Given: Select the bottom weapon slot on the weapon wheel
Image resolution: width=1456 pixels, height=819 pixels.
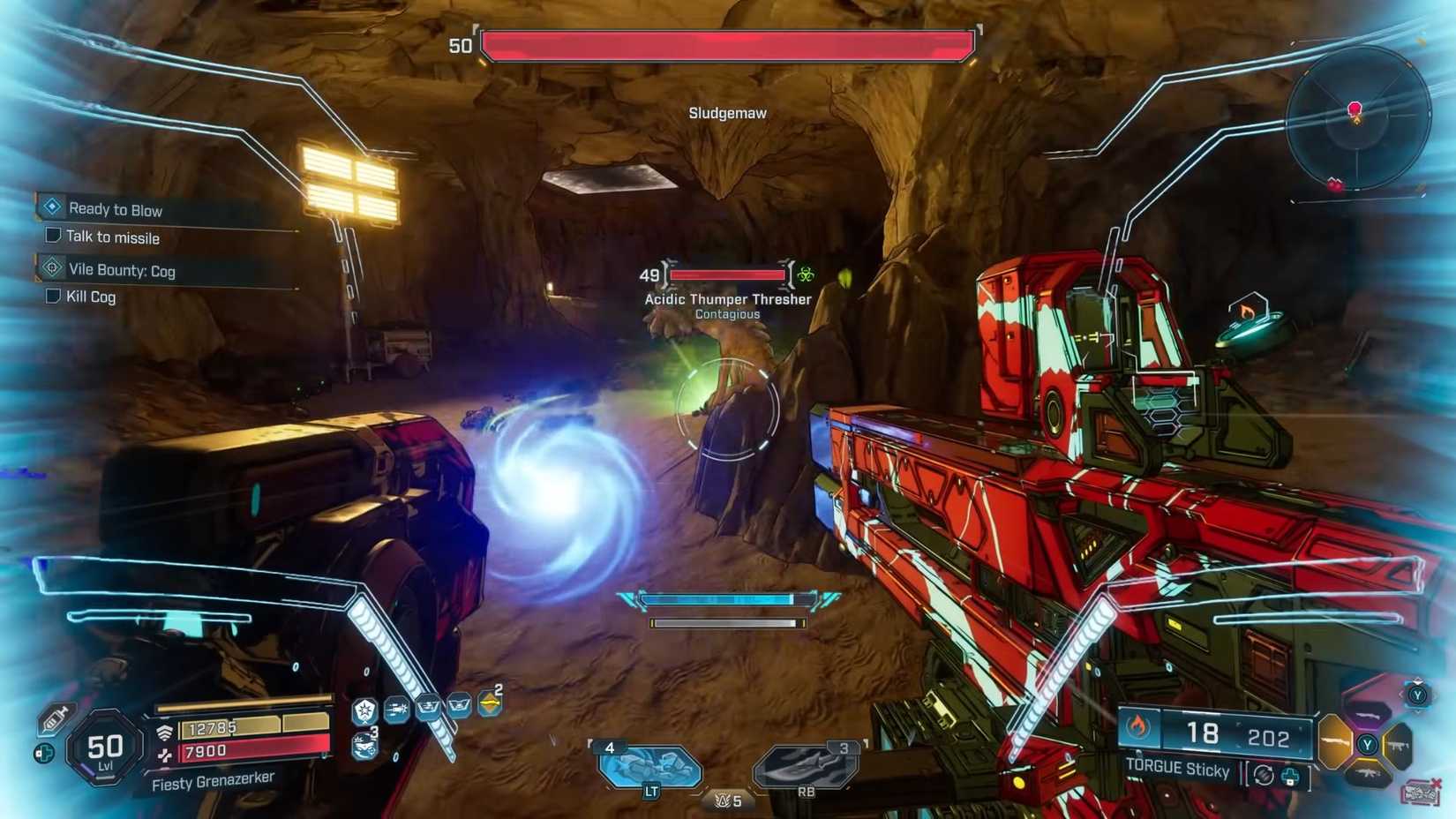Looking at the screenshot, I should point(1370,773).
